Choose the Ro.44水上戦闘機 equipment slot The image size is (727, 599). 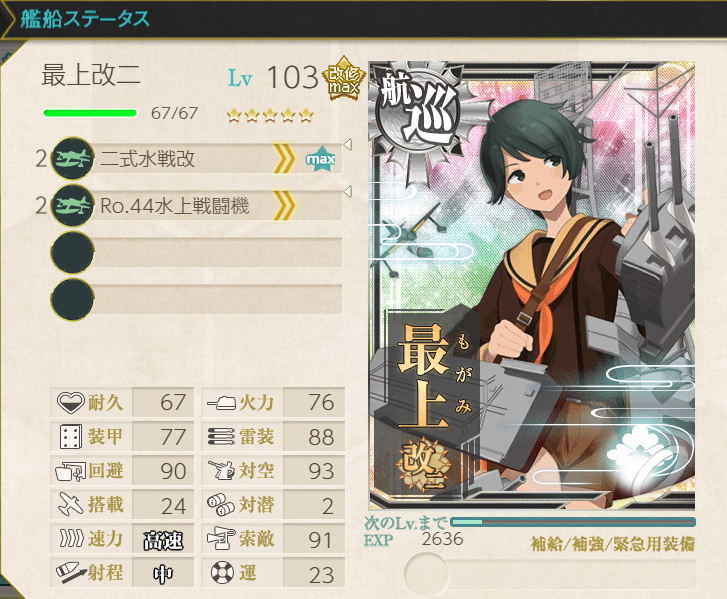pos(195,207)
